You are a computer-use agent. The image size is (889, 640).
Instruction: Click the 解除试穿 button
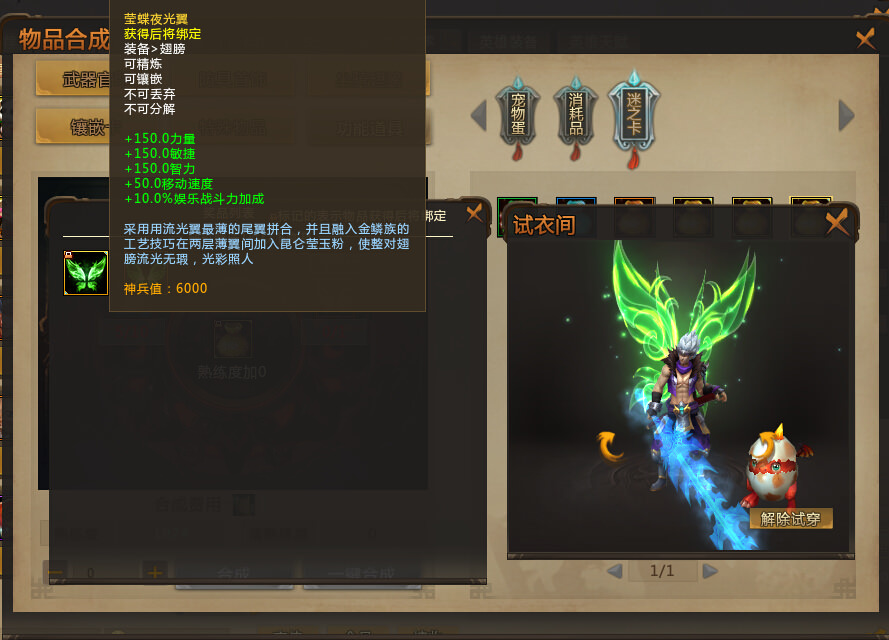pos(790,519)
